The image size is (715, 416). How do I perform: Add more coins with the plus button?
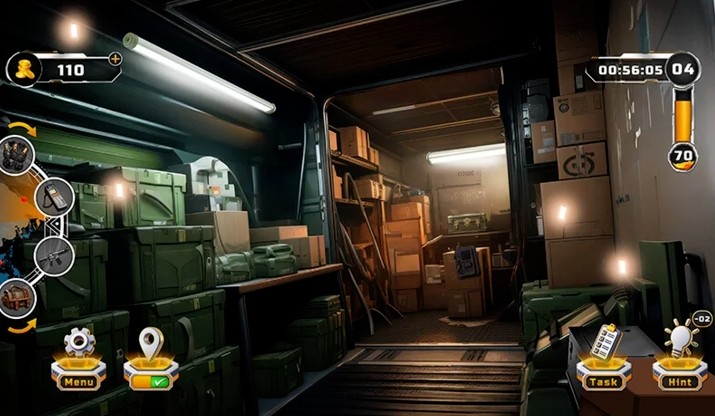[115, 59]
